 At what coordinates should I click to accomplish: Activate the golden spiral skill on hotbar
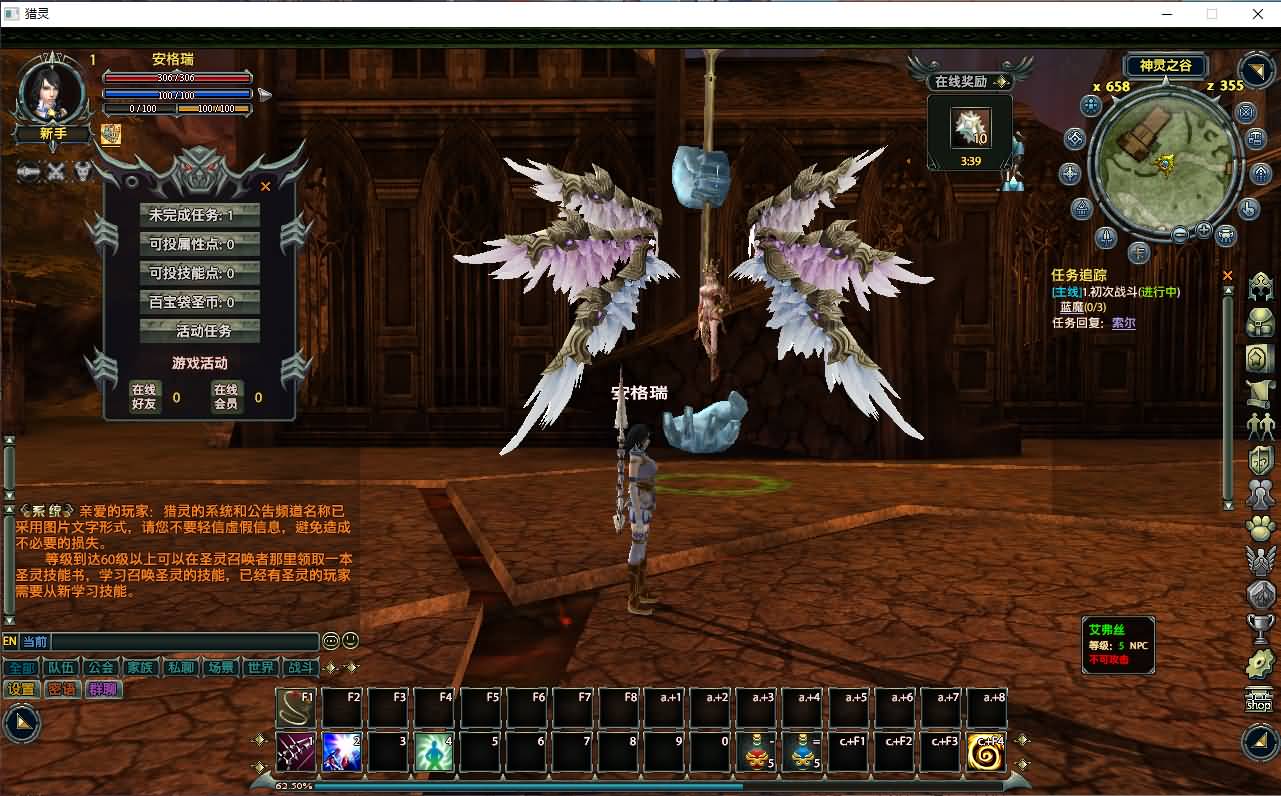point(986,753)
